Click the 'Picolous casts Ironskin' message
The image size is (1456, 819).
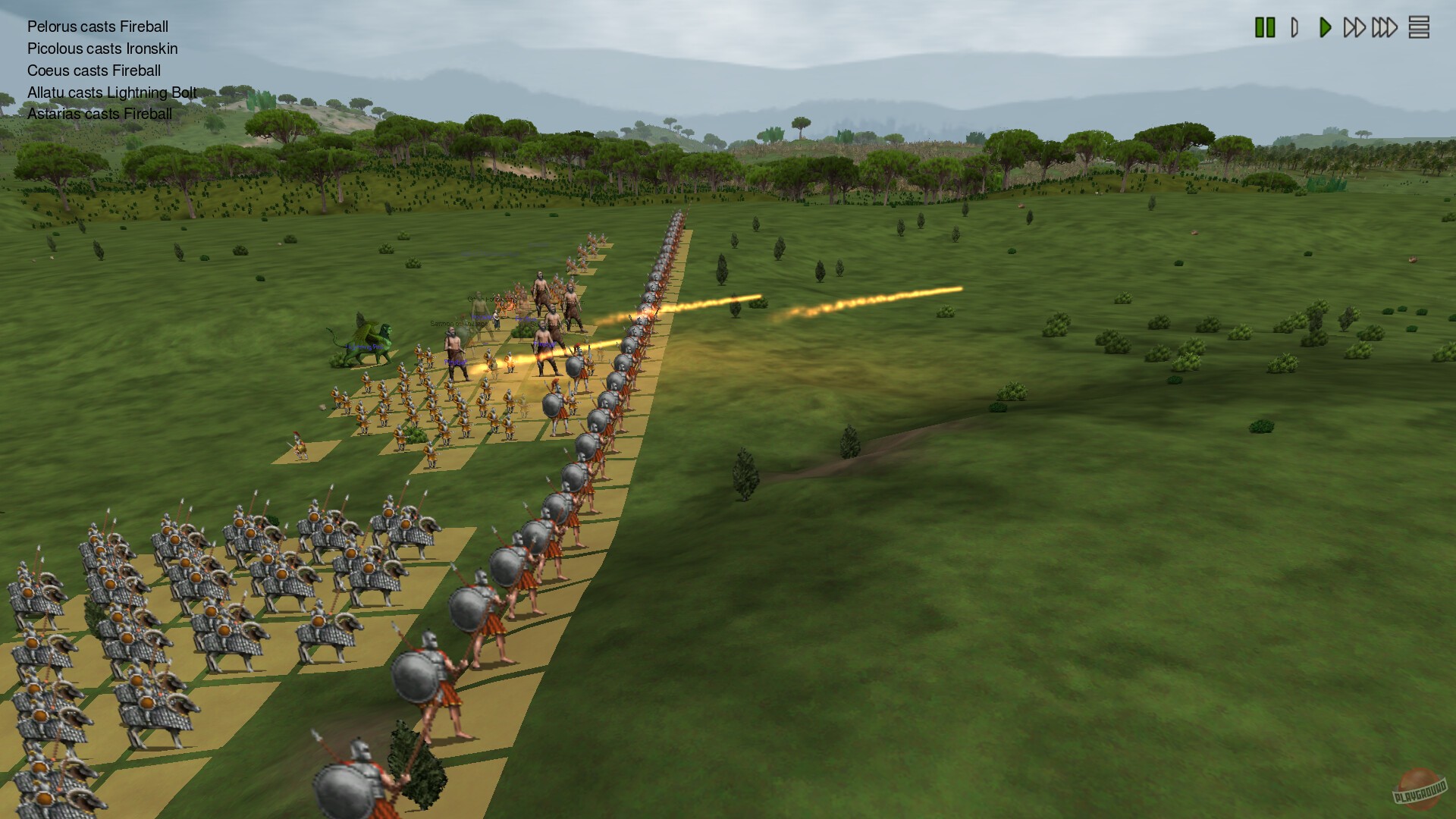coord(102,49)
